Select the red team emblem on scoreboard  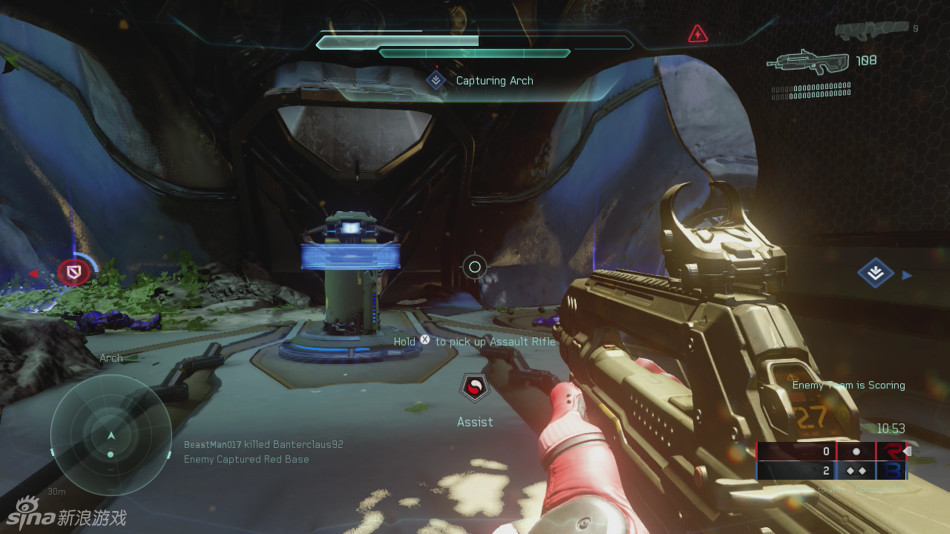click(x=889, y=451)
